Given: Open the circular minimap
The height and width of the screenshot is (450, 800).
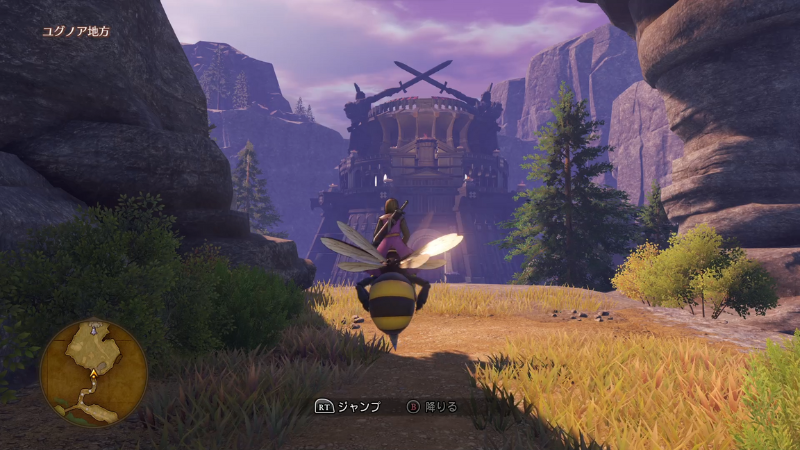Looking at the screenshot, I should tap(93, 372).
